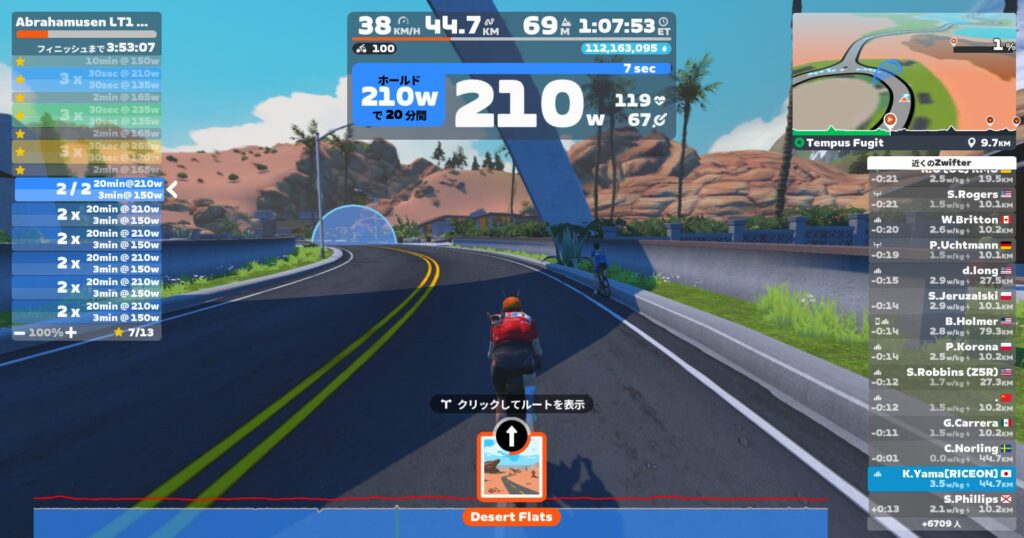The image size is (1024, 538).
Task: Pick d.long in the rider list
Action: [x=941, y=275]
